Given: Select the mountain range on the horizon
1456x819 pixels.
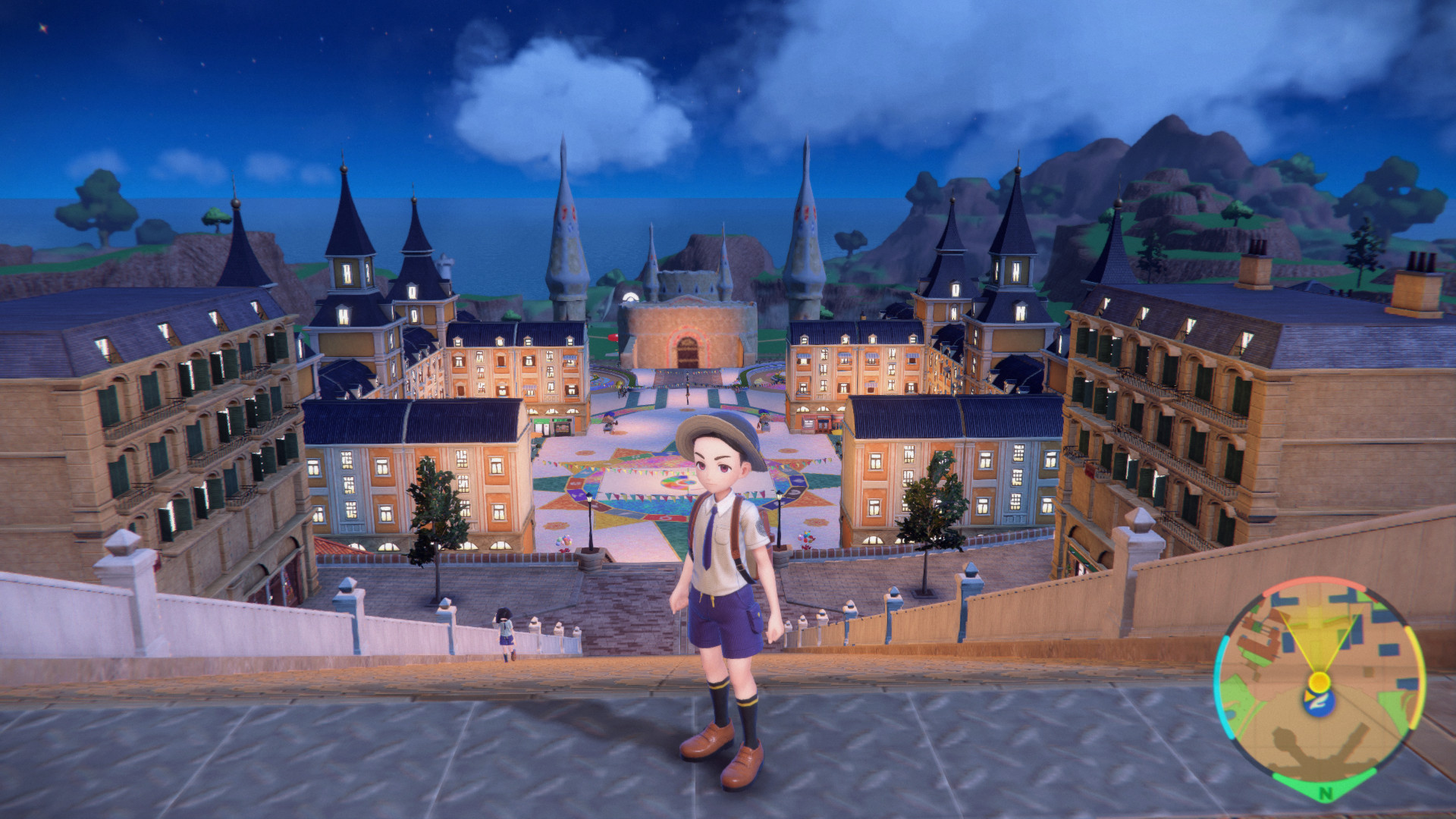Looking at the screenshot, I should tap(1175, 159).
